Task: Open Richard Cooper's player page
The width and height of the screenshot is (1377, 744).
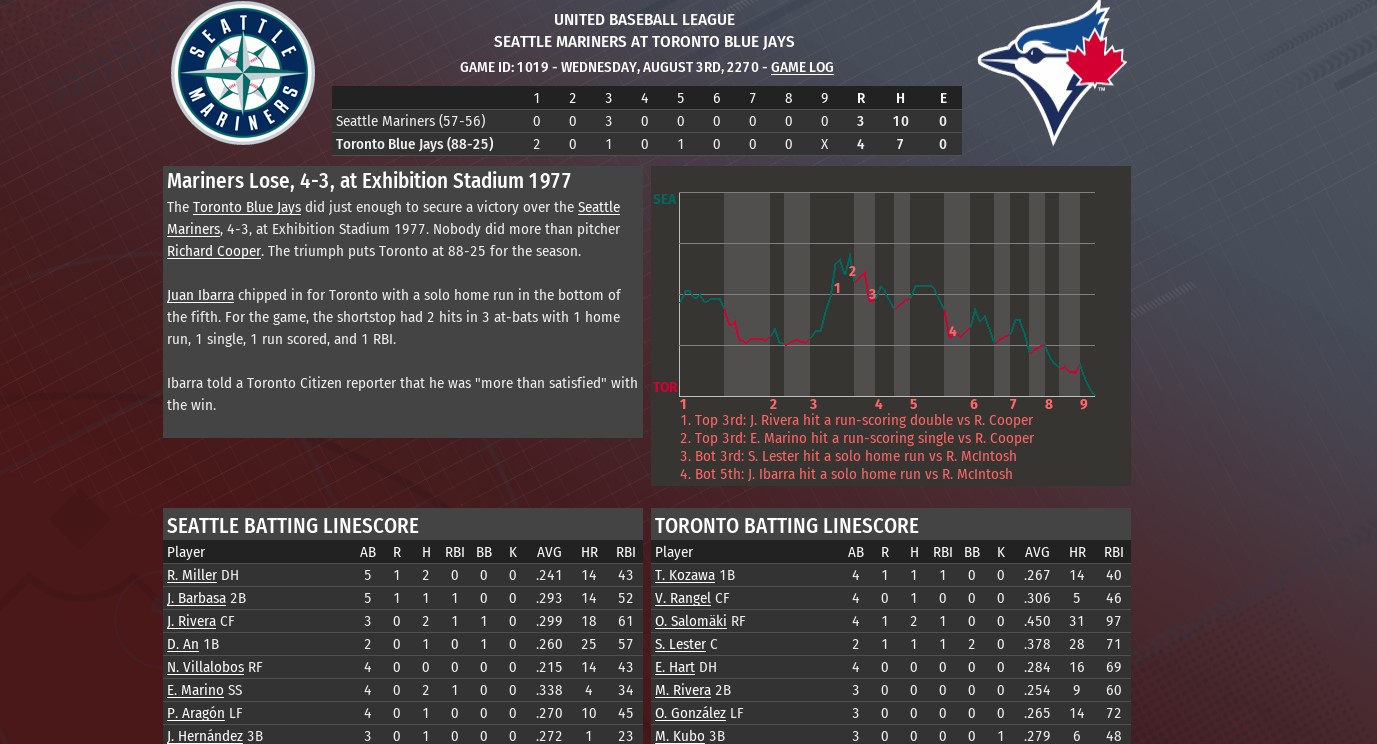Action: (213, 251)
